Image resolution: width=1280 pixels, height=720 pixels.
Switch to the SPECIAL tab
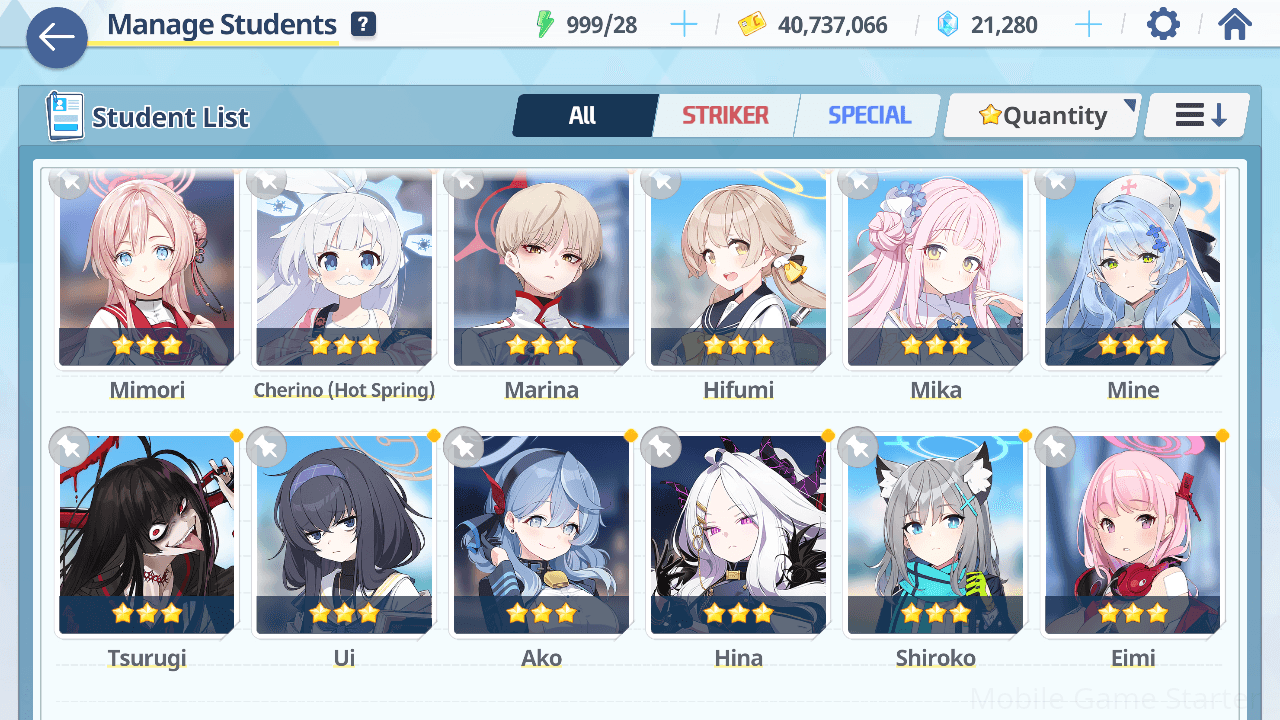coord(869,116)
